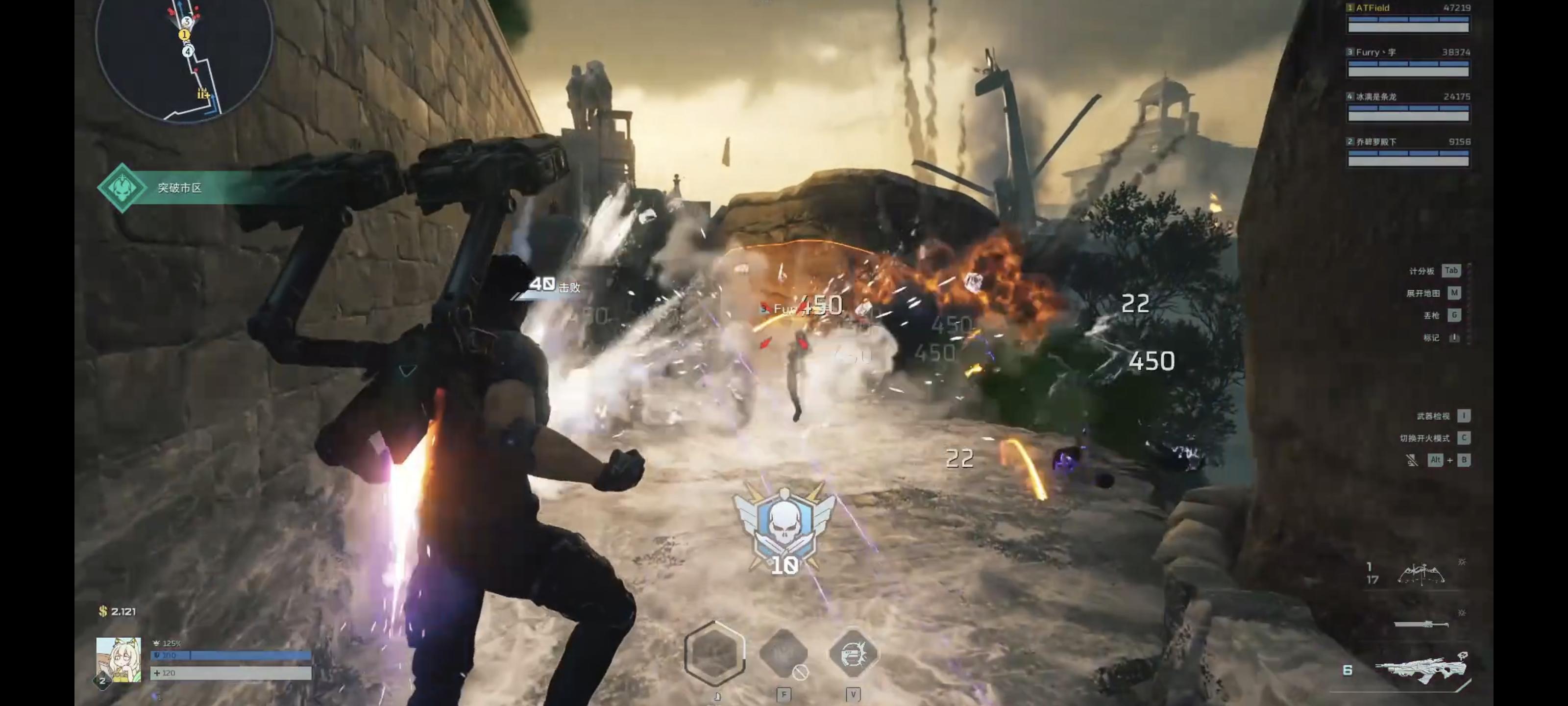Click the disabled diamond ability icon
Screen dimensions: 1568x706
pos(784,654)
